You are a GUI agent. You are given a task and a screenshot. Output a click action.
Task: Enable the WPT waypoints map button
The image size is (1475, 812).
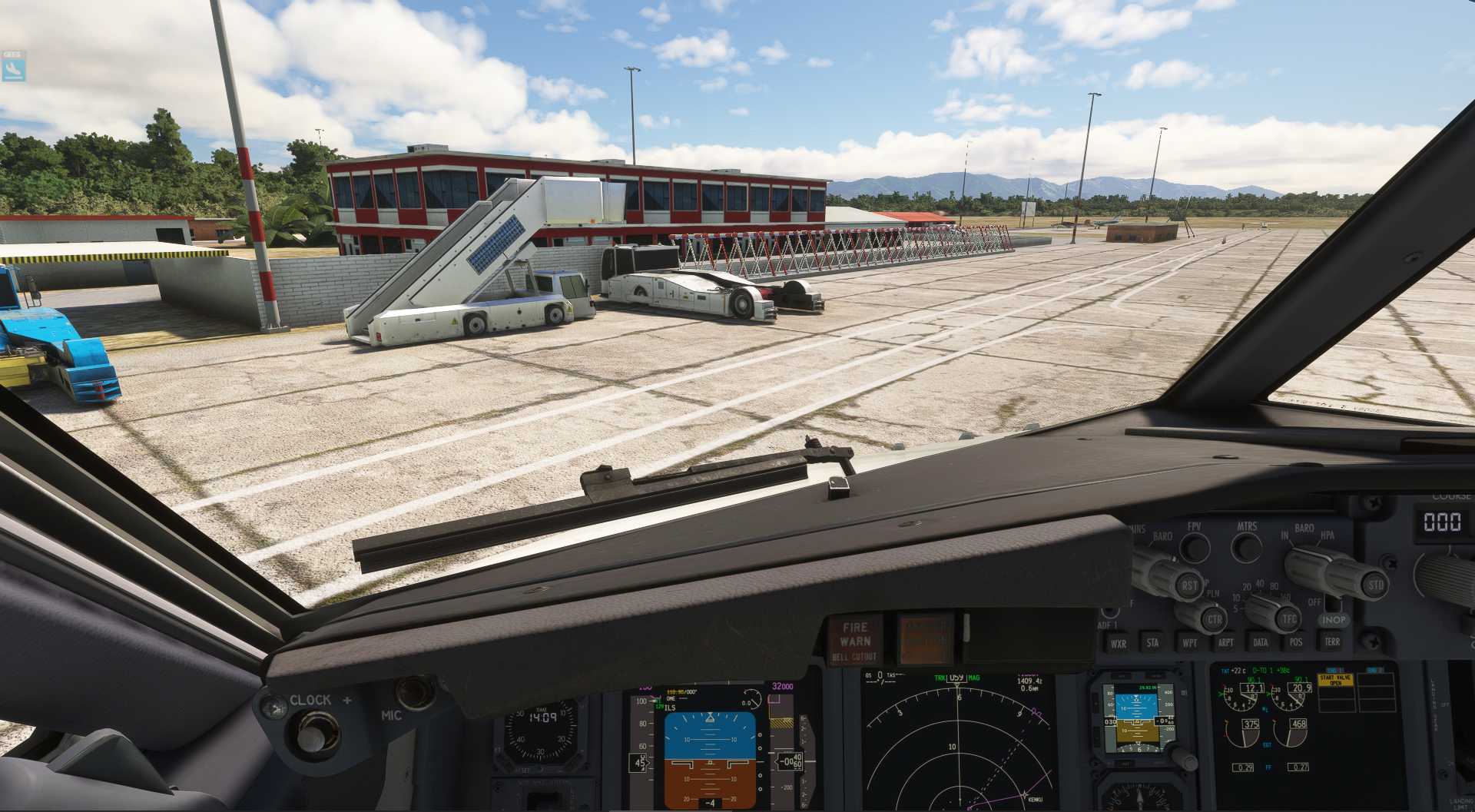pos(1189,643)
